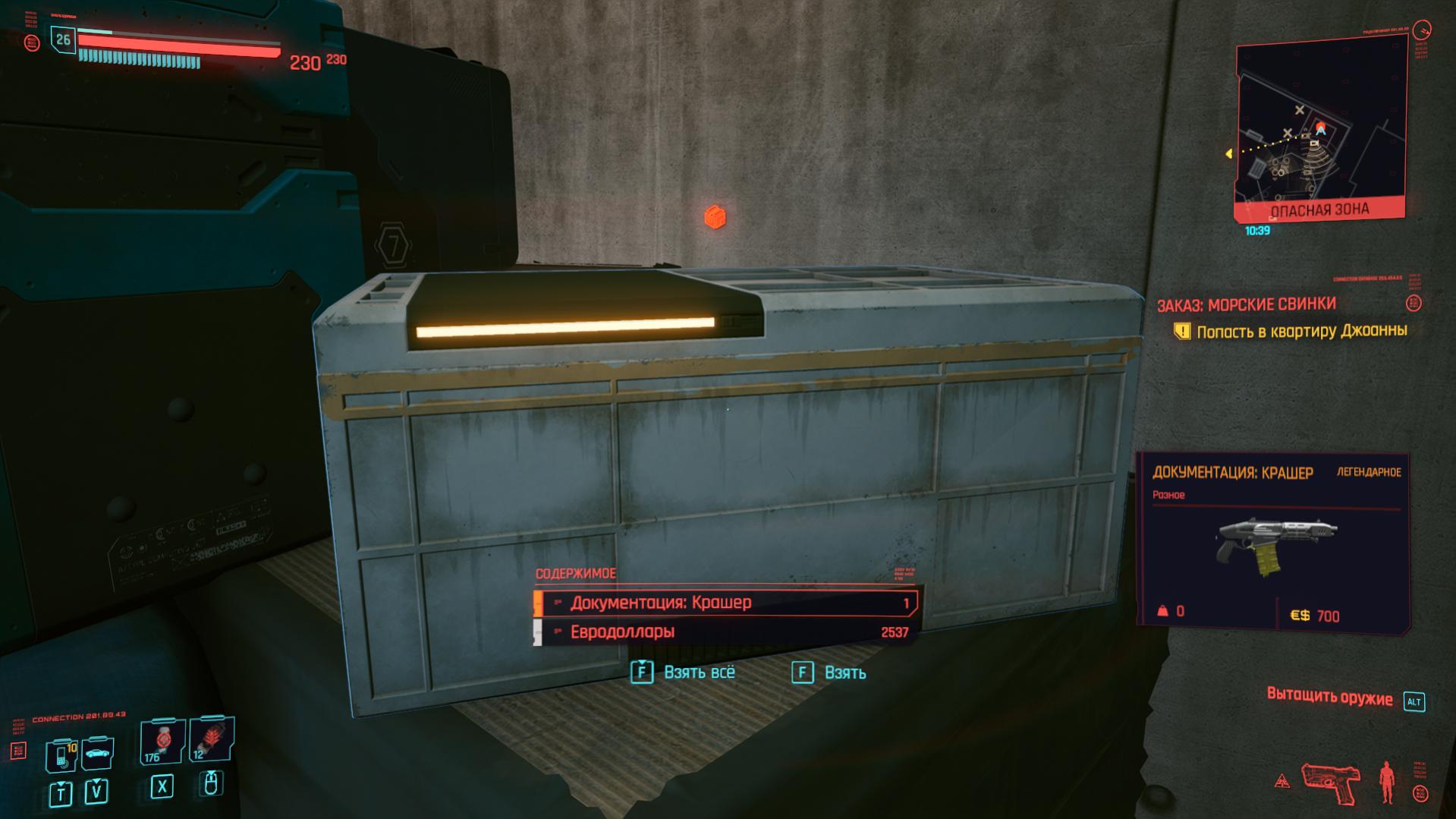
Task: Call vehicle with the car icon
Action: tap(97, 754)
